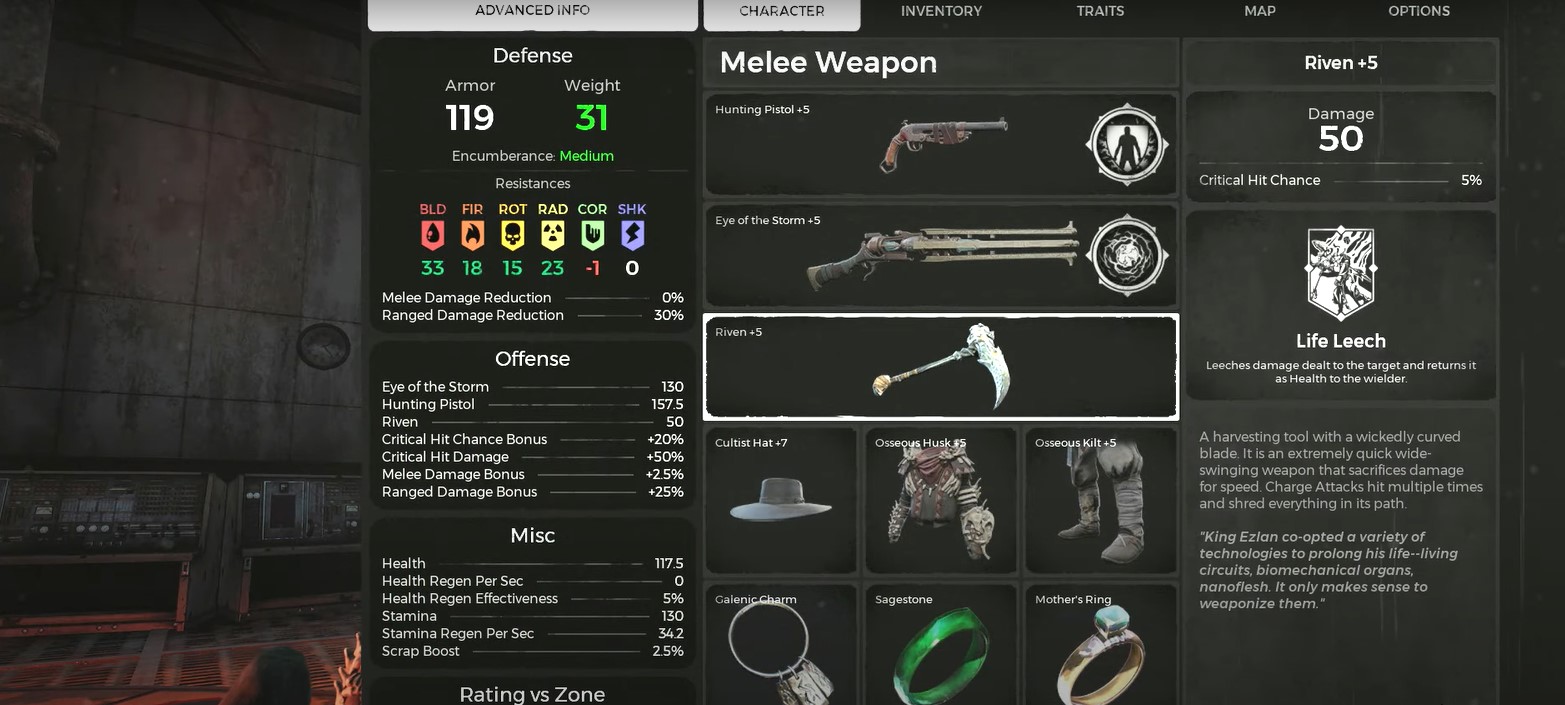Open the Inventory tab
Viewport: 1565px width, 705px height.
click(941, 11)
